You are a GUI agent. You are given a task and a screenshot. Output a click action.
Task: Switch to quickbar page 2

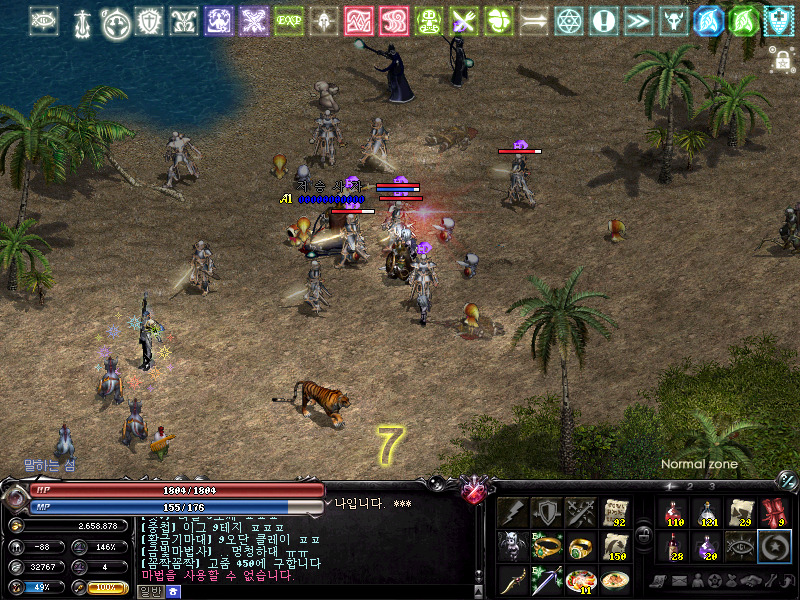coord(689,487)
